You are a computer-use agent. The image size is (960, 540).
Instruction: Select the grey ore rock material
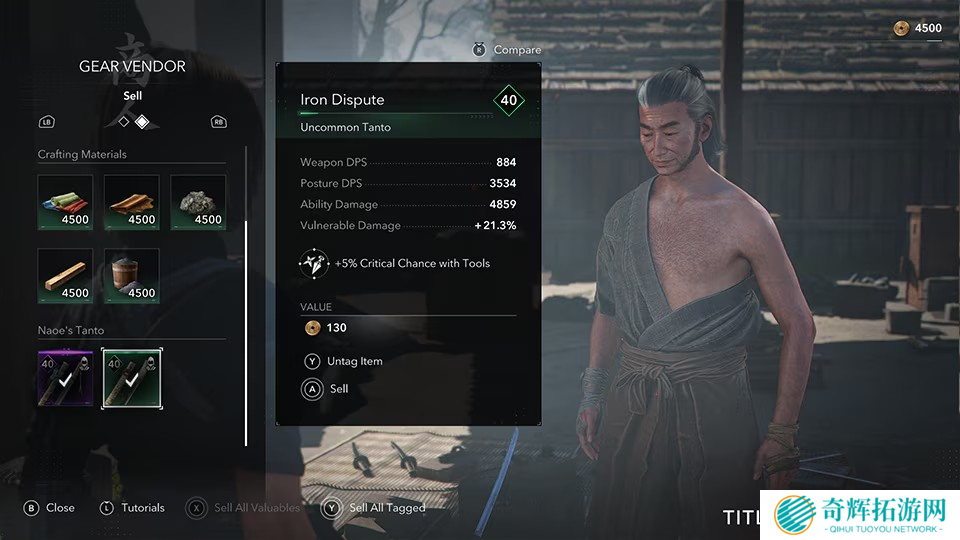198,202
